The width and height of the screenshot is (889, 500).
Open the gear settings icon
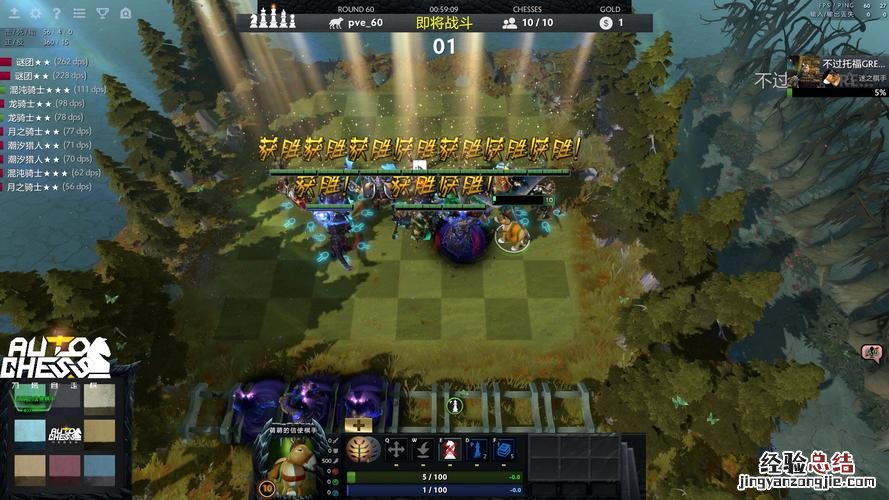tap(35, 13)
